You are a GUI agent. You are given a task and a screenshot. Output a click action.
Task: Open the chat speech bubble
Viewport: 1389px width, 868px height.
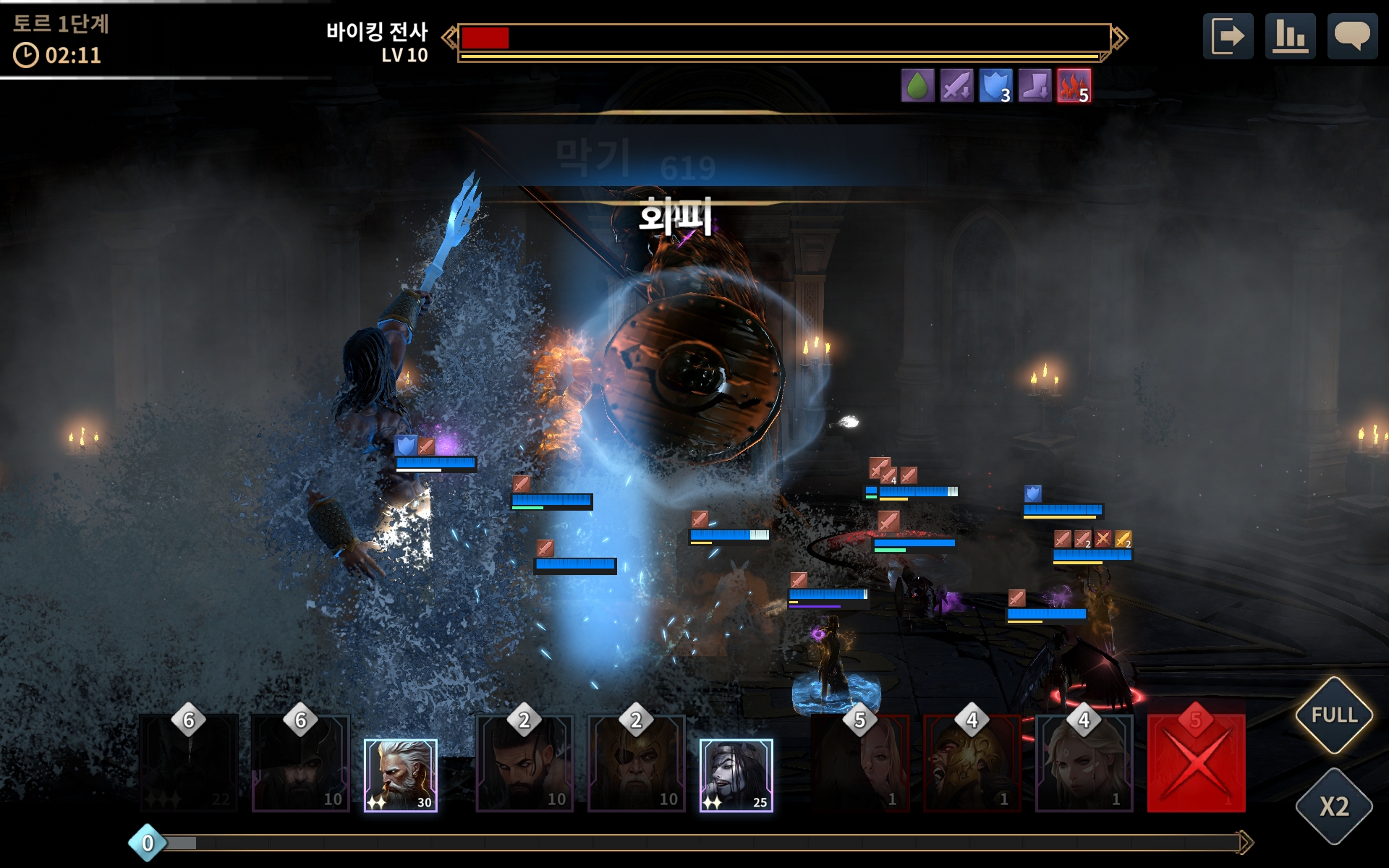(1351, 35)
